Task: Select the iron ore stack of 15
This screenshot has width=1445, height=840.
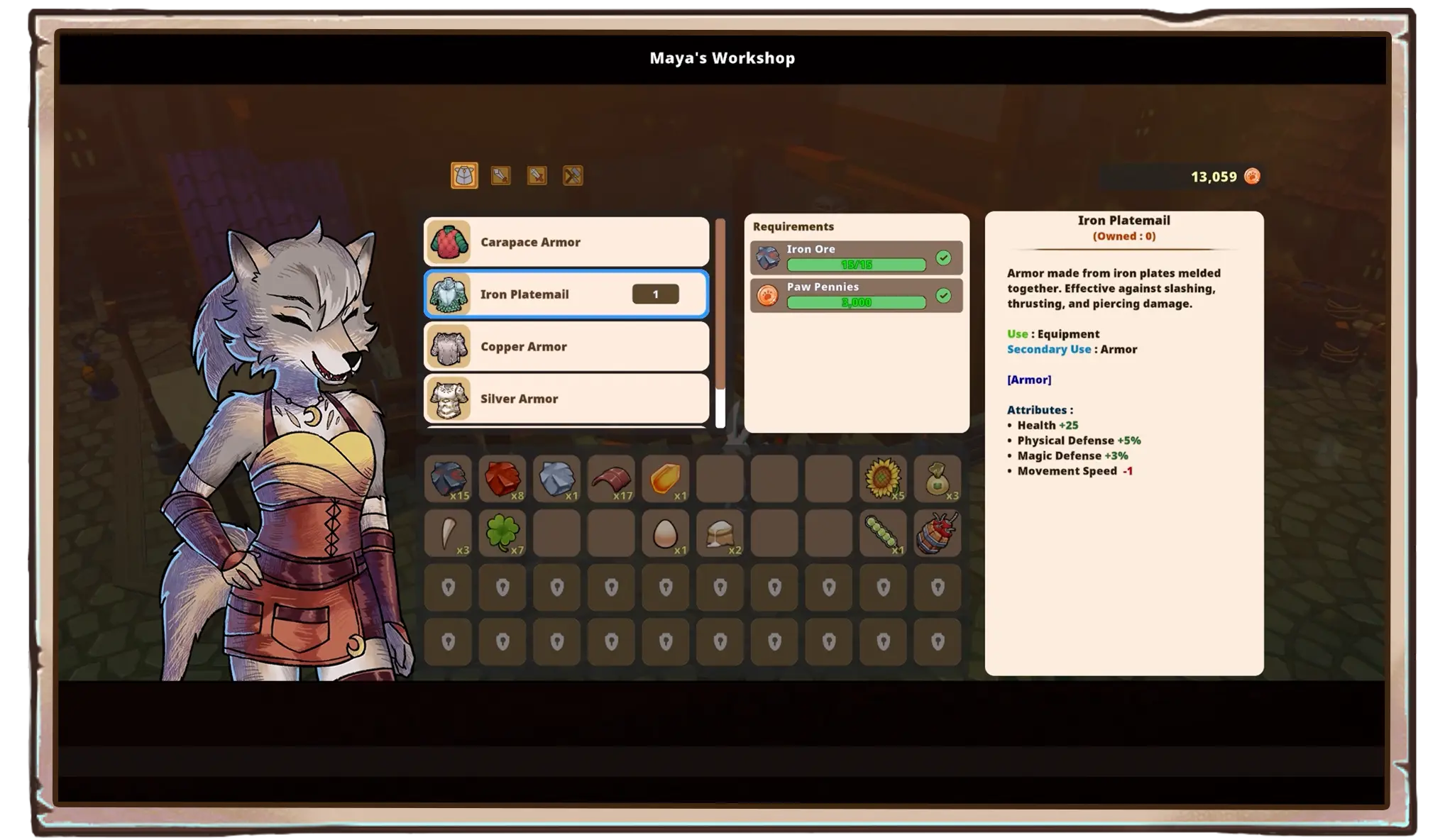Action: click(449, 479)
